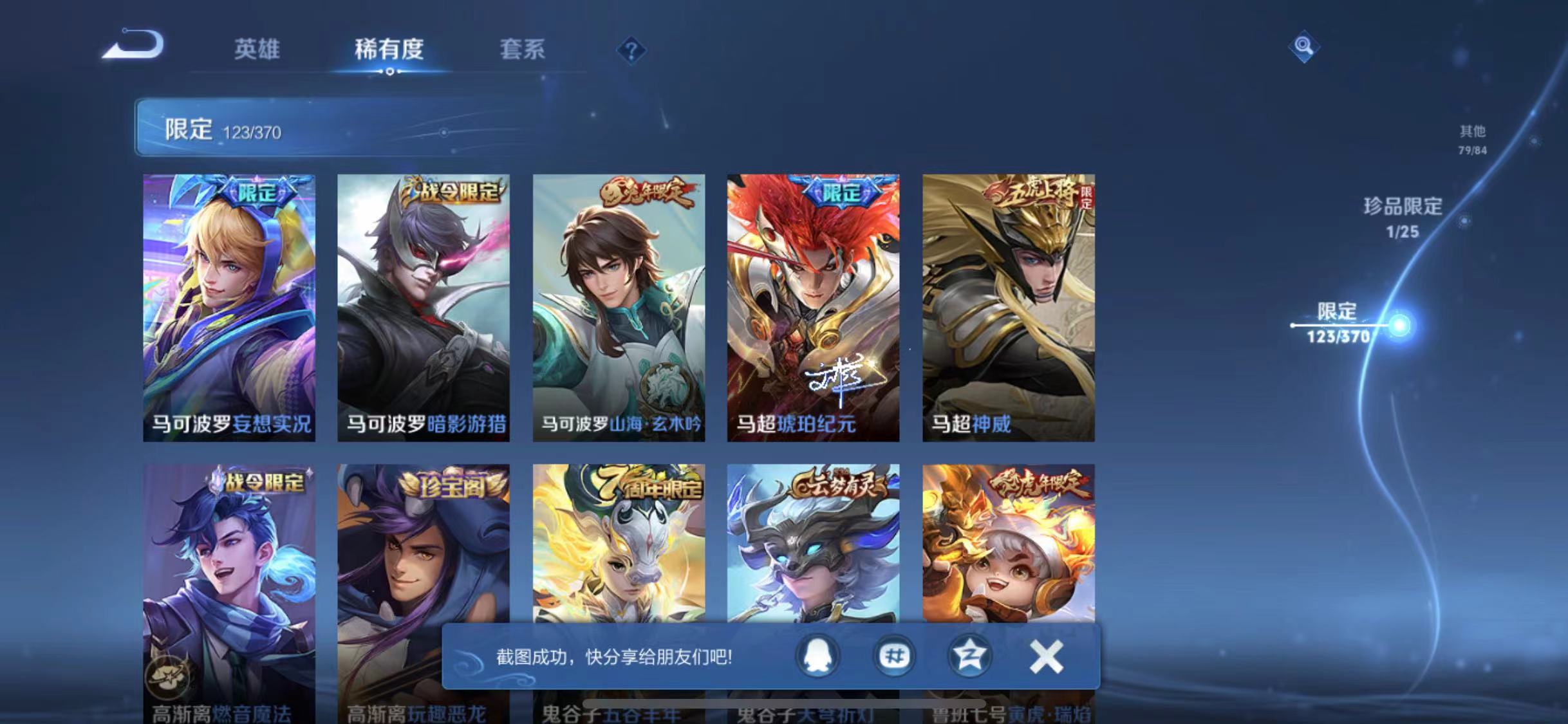The width and height of the screenshot is (1568, 724).
Task: Share screenshot via QQ penguin icon
Action: coord(816,655)
